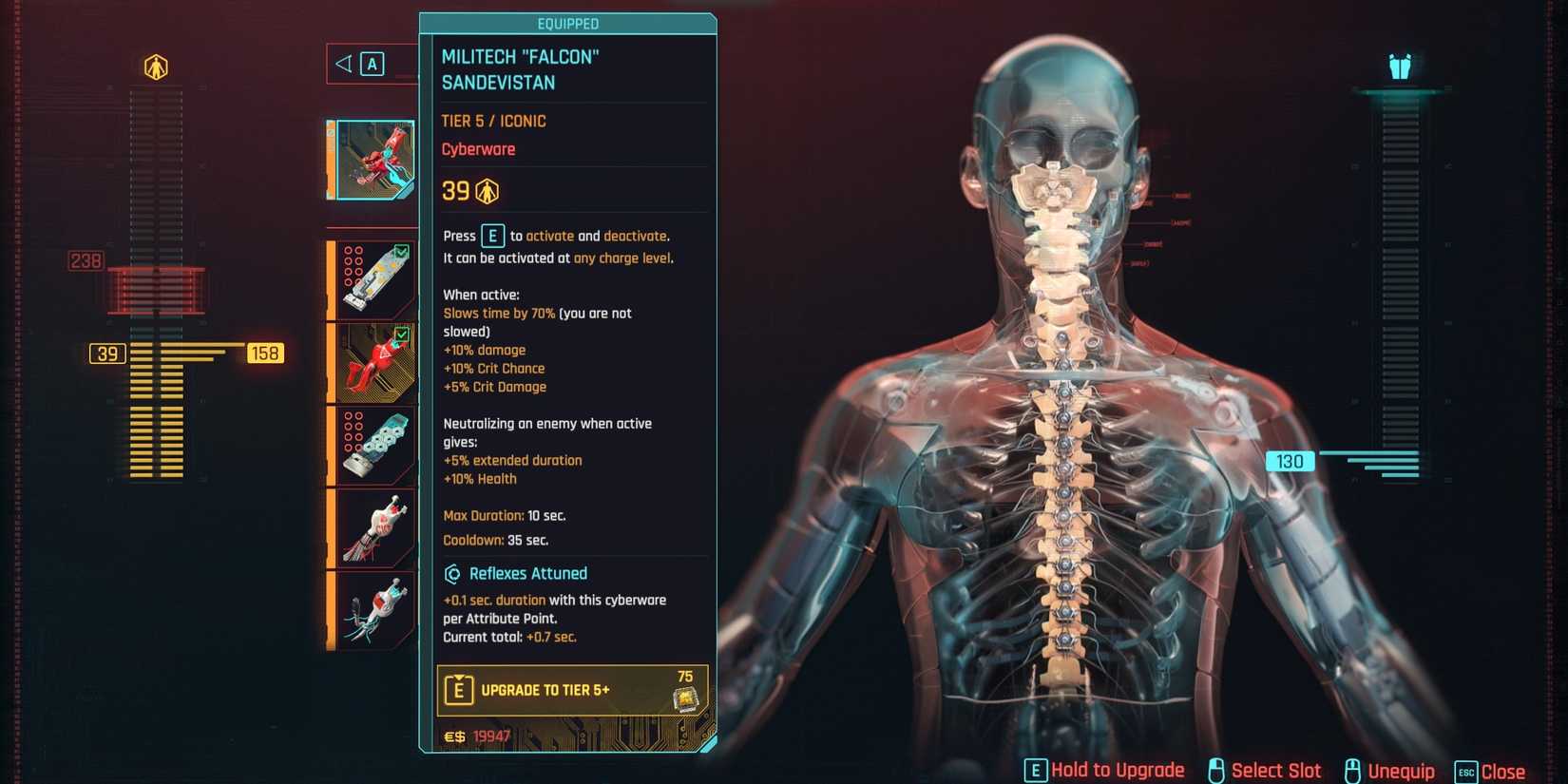Toggle the checkmark on the red implant slot
Viewport: 1568px width, 784px height.
(x=402, y=336)
